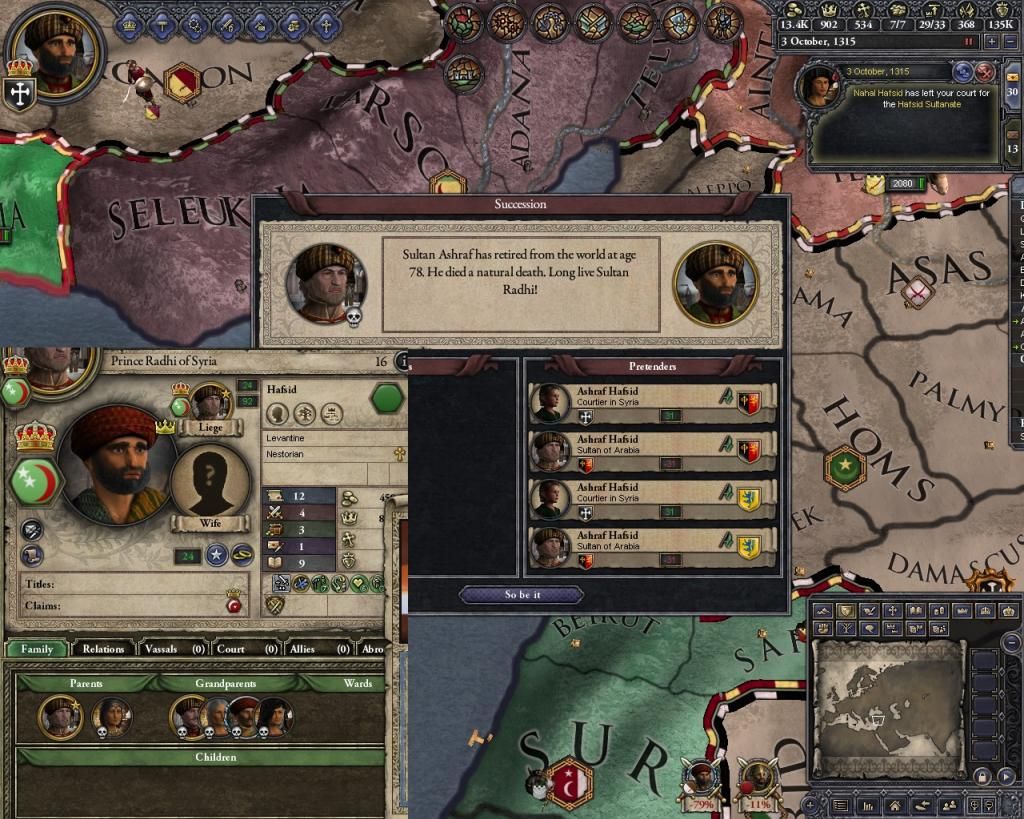Toggle pause on the date bar
Screen dimensions: 1024x819
tap(968, 42)
